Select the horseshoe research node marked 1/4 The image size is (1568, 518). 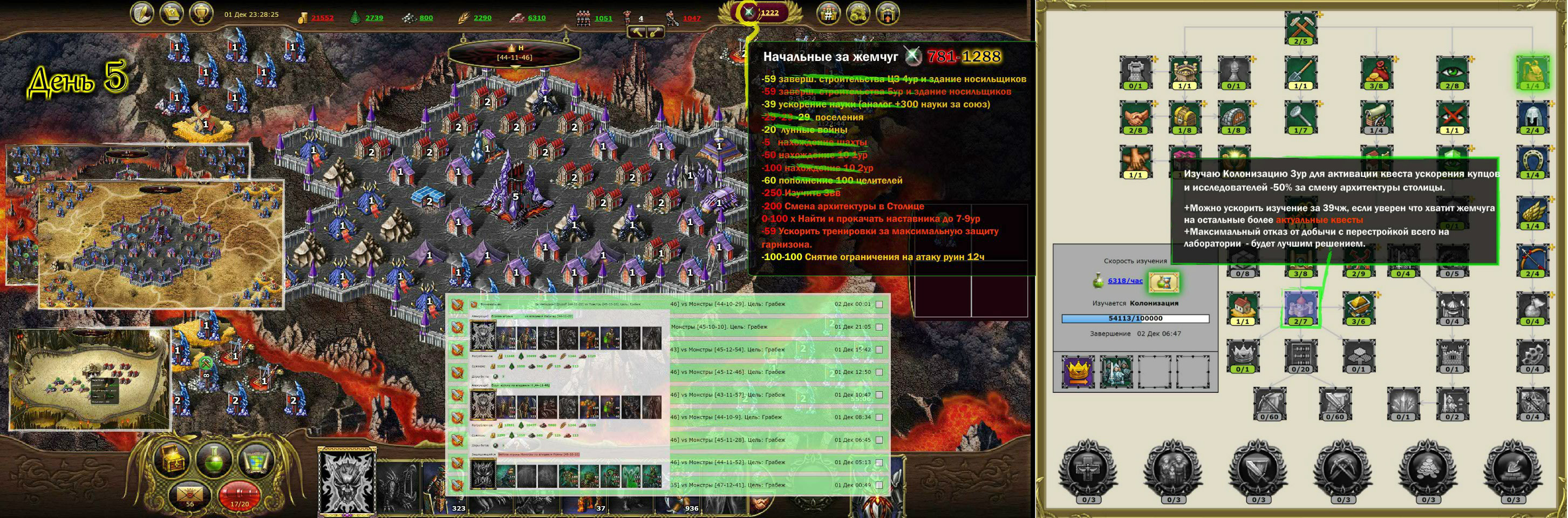pyautogui.click(x=1533, y=160)
